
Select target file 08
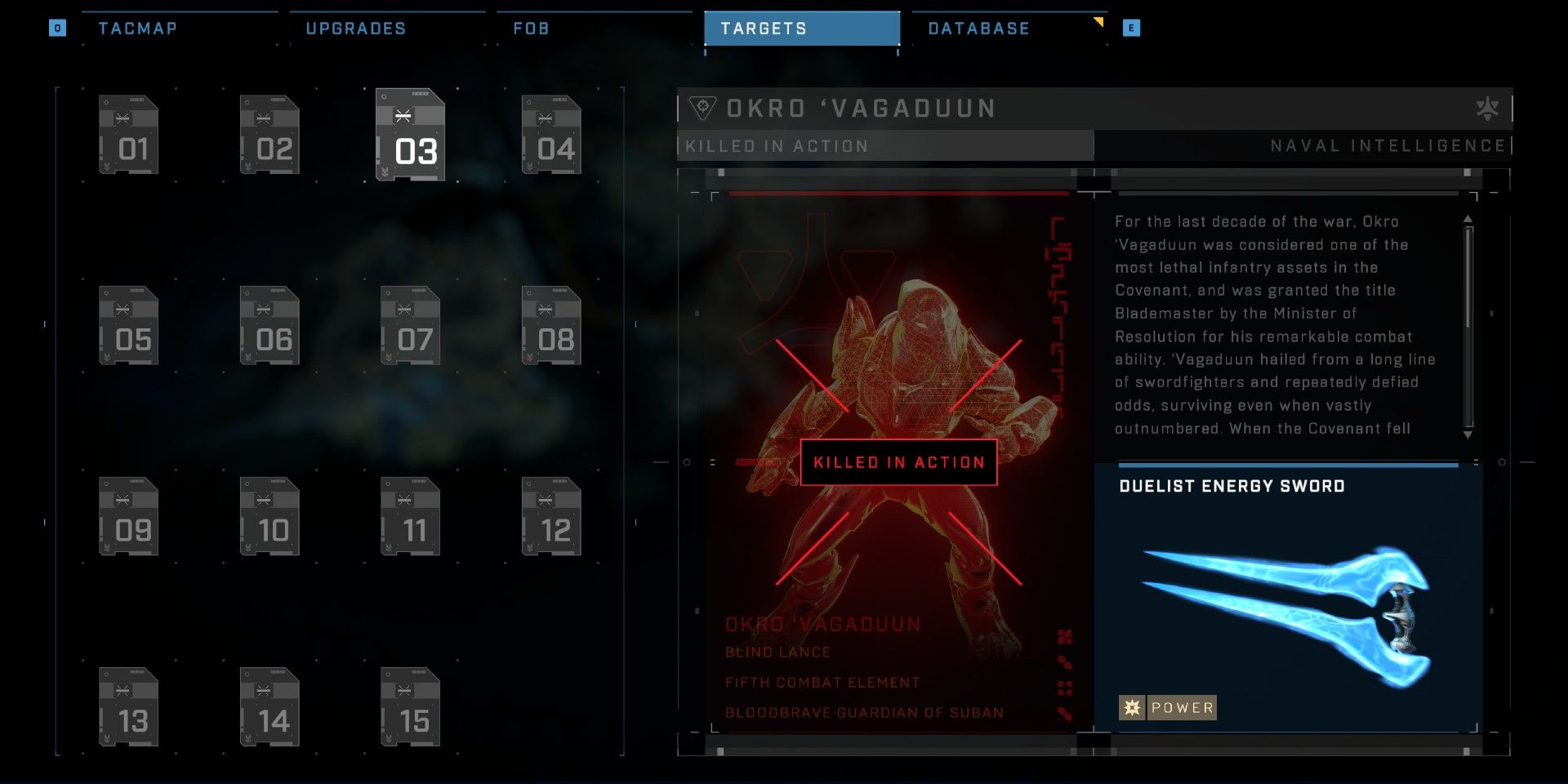(551, 325)
